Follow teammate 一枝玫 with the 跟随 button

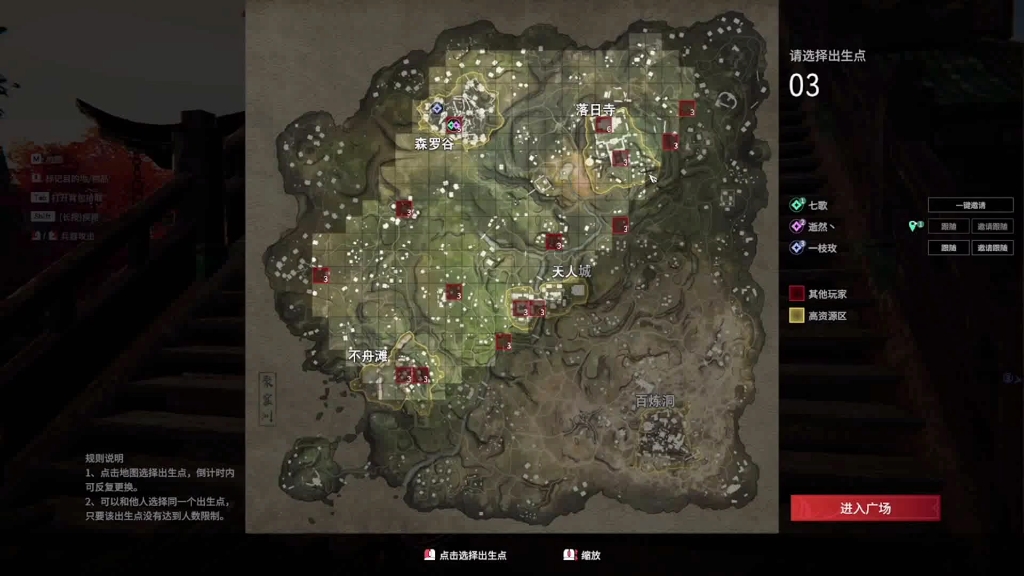click(948, 248)
